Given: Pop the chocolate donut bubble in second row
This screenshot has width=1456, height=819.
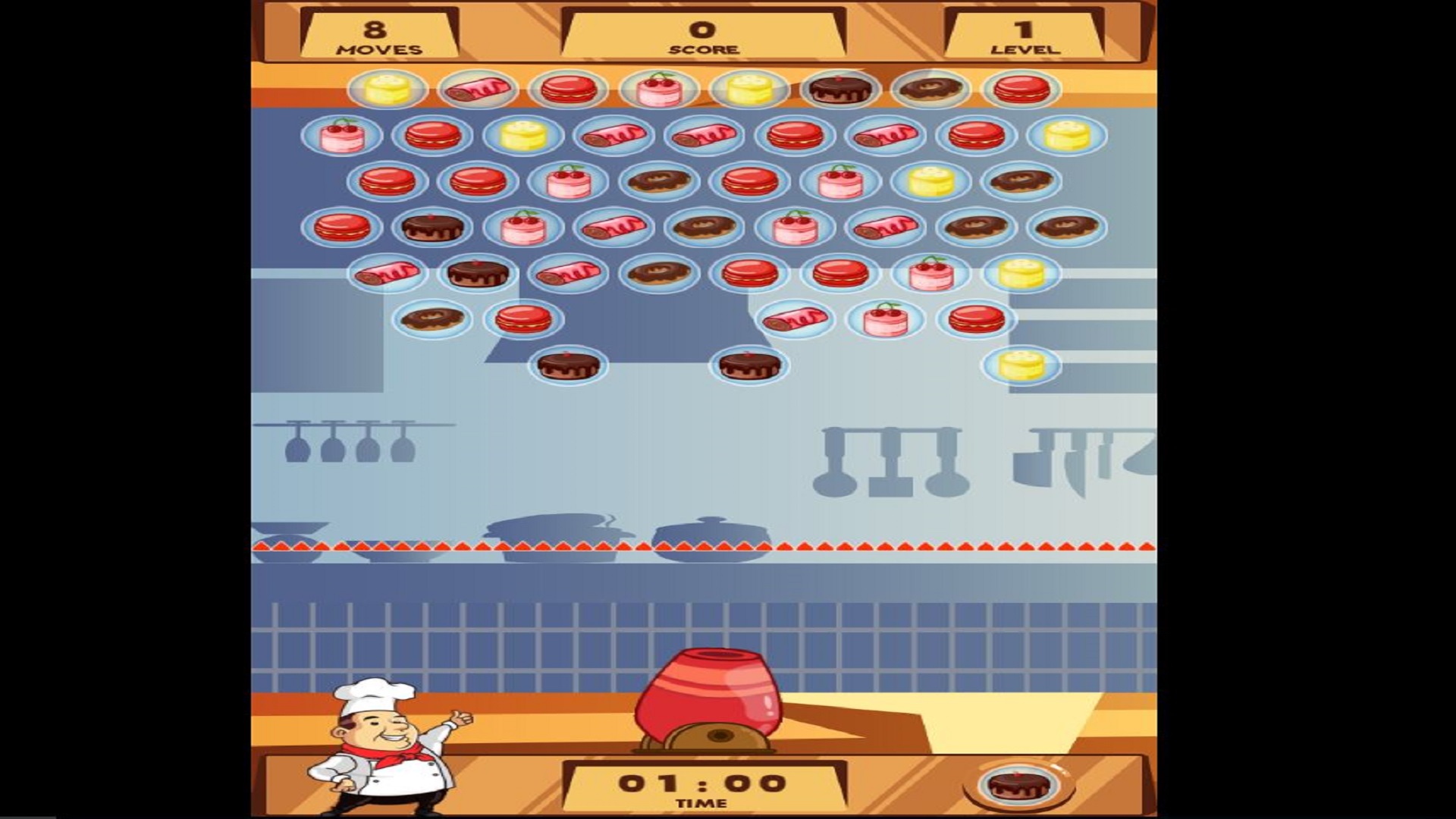Looking at the screenshot, I should [x=657, y=182].
